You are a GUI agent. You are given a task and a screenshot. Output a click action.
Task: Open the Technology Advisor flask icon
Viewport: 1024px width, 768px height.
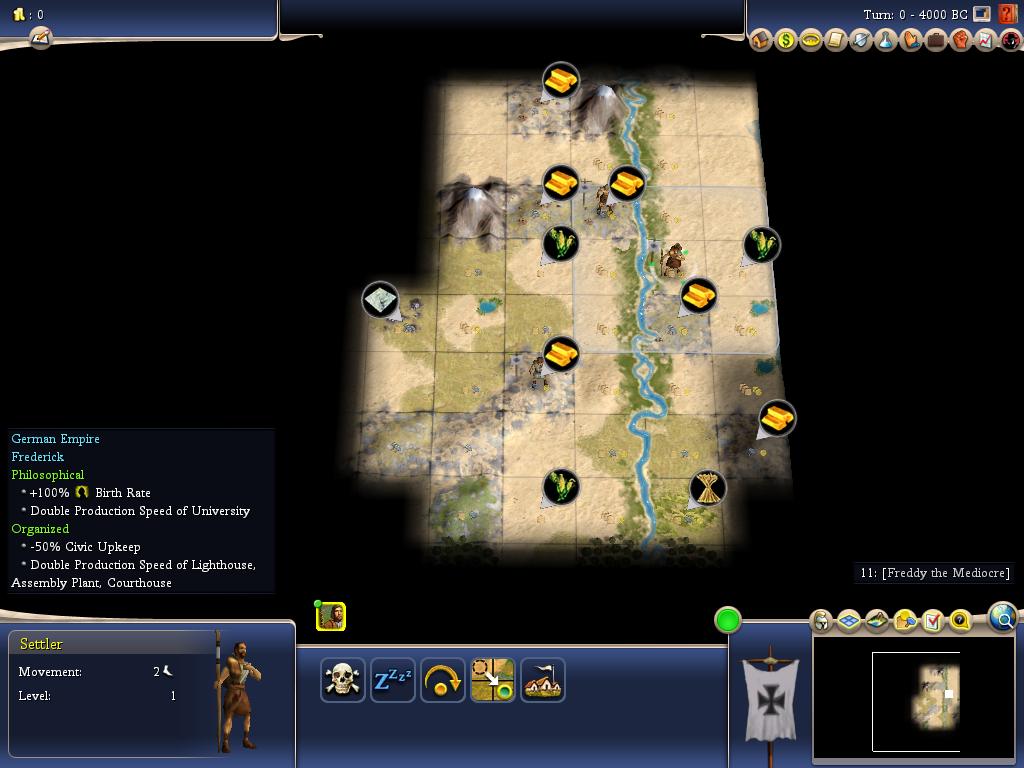coord(886,41)
